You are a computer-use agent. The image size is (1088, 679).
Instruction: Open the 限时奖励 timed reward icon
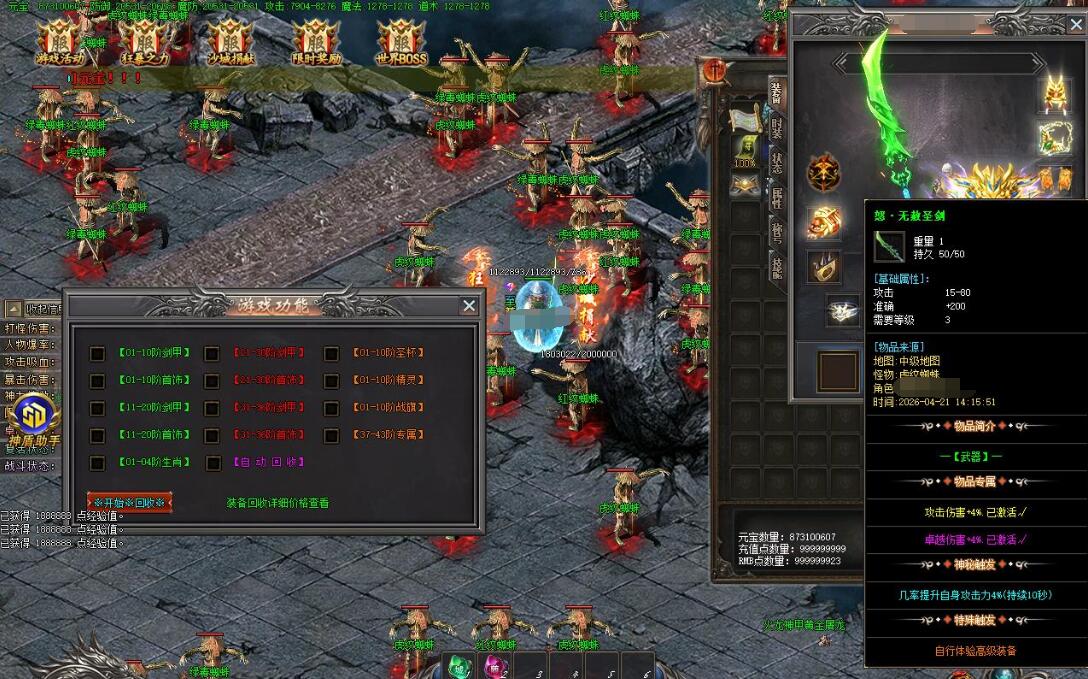[316, 42]
